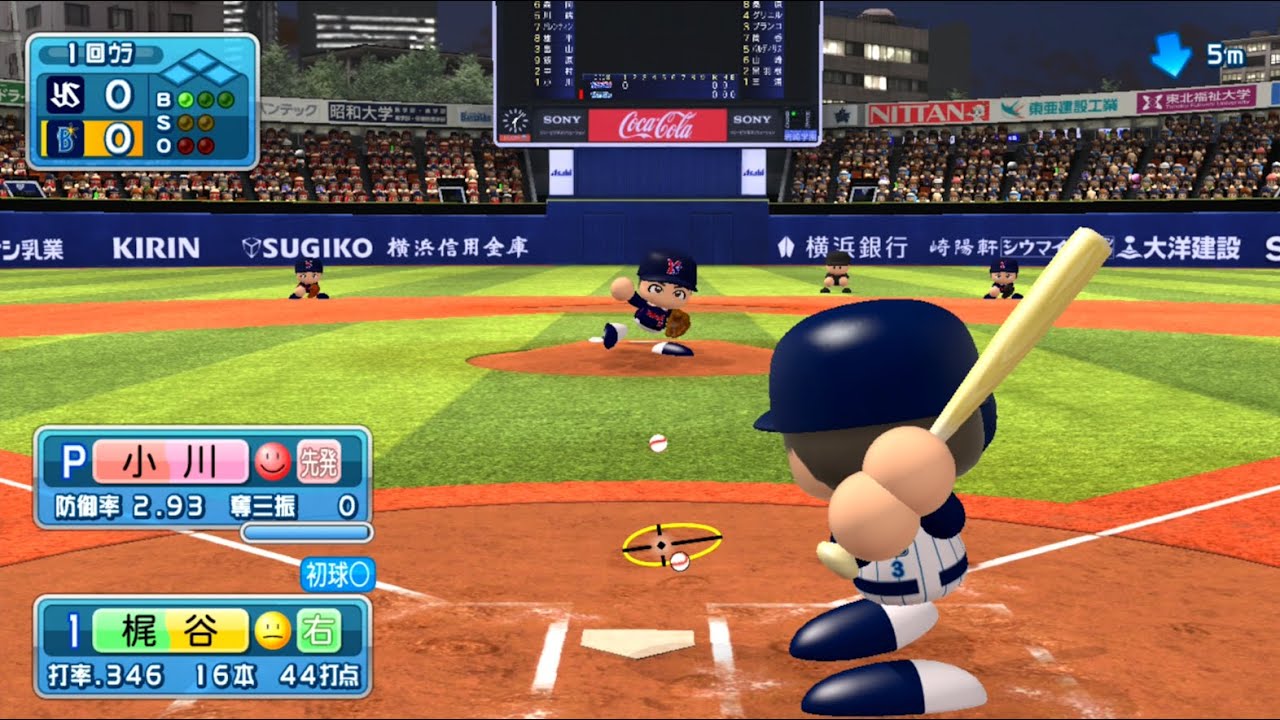Click the BayStars team logo icon
Screen dimensions: 1280x720
point(67,139)
